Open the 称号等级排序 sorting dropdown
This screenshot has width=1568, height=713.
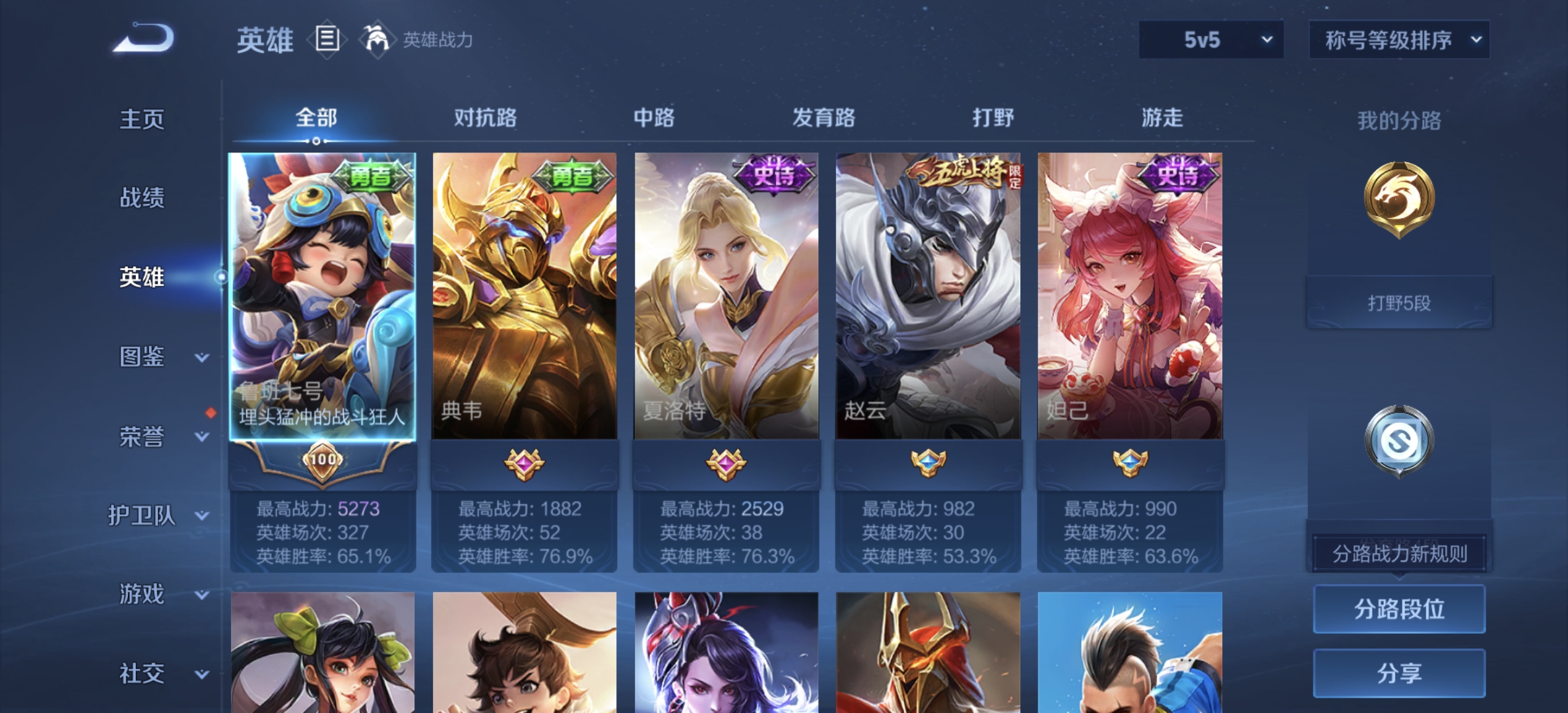(x=1399, y=40)
